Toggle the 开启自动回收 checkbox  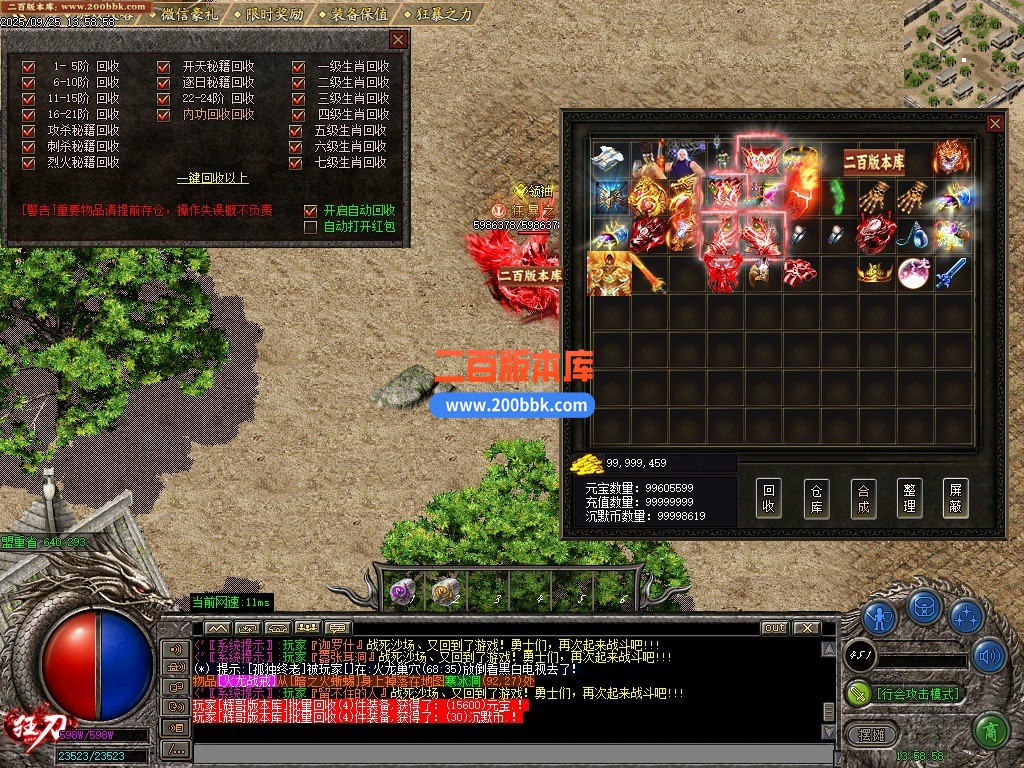pyautogui.click(x=310, y=211)
